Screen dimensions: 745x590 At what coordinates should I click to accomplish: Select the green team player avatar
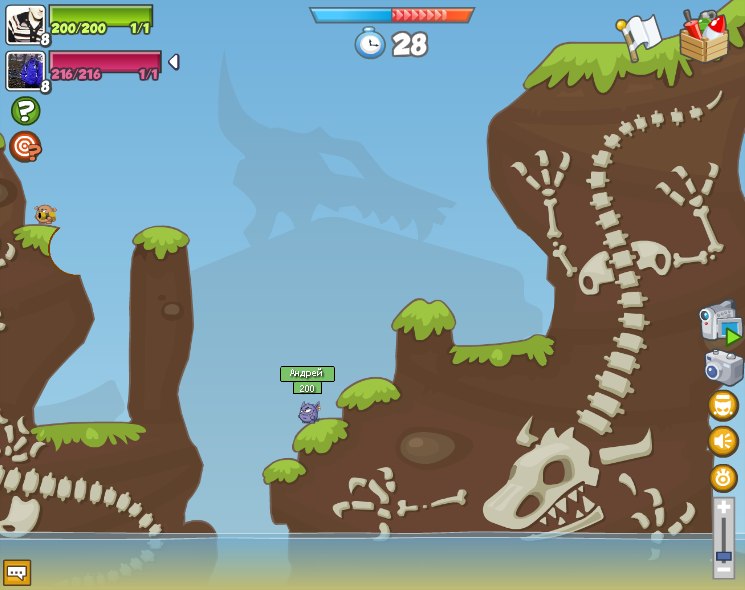tap(25, 24)
